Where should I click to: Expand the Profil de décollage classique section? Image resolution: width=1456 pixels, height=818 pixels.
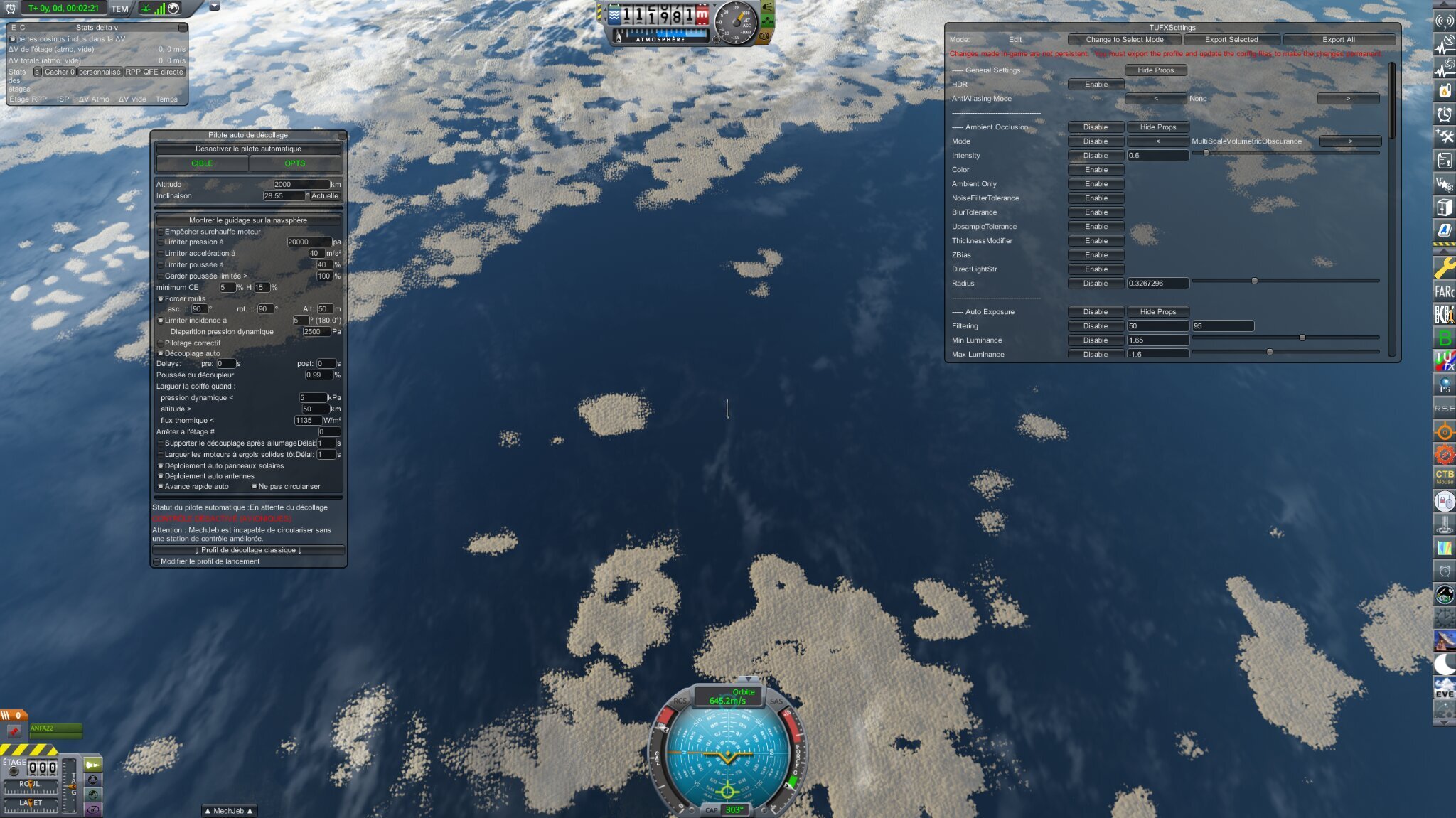pyautogui.click(x=247, y=549)
